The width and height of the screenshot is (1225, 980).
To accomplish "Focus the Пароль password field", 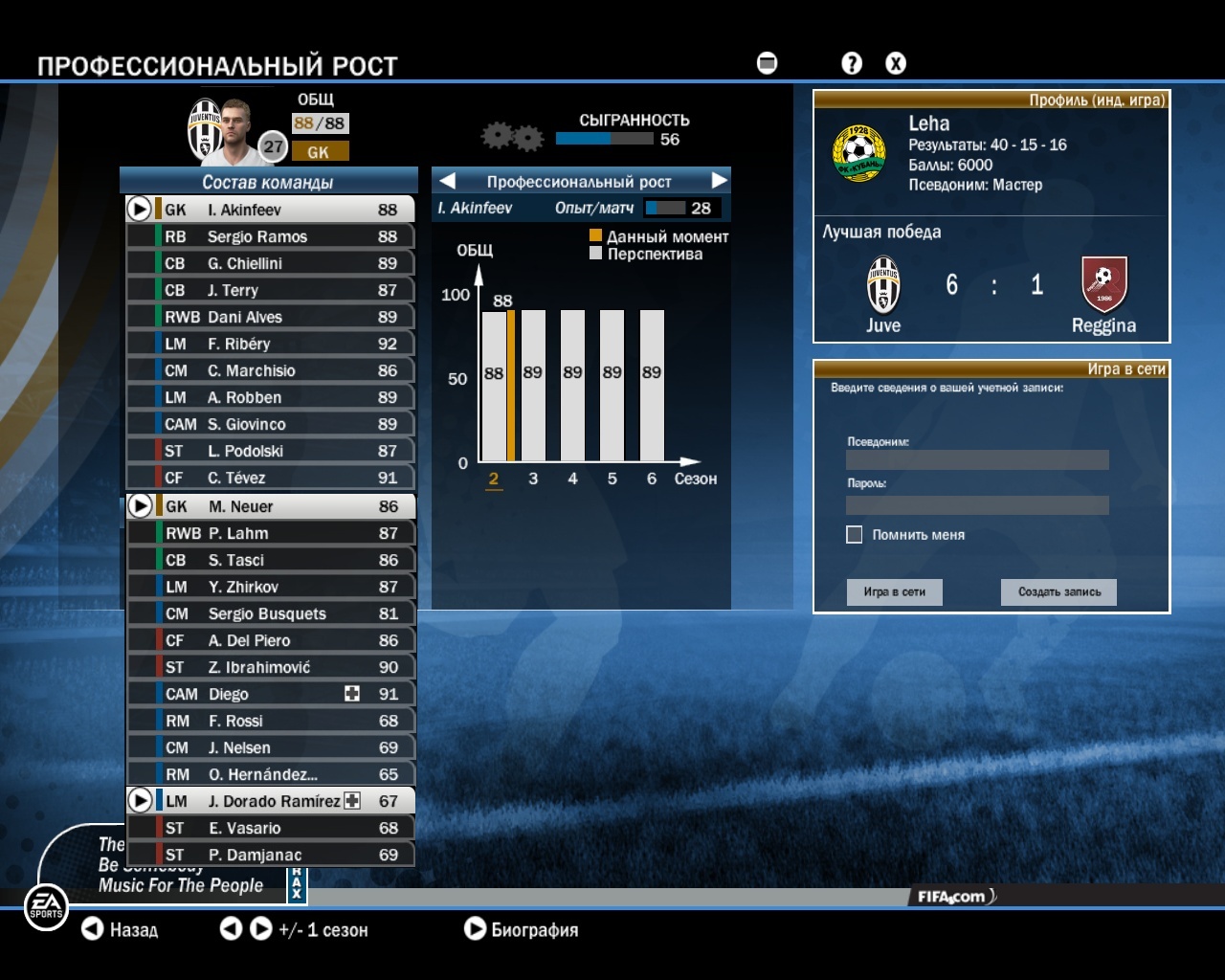I will (x=977, y=505).
